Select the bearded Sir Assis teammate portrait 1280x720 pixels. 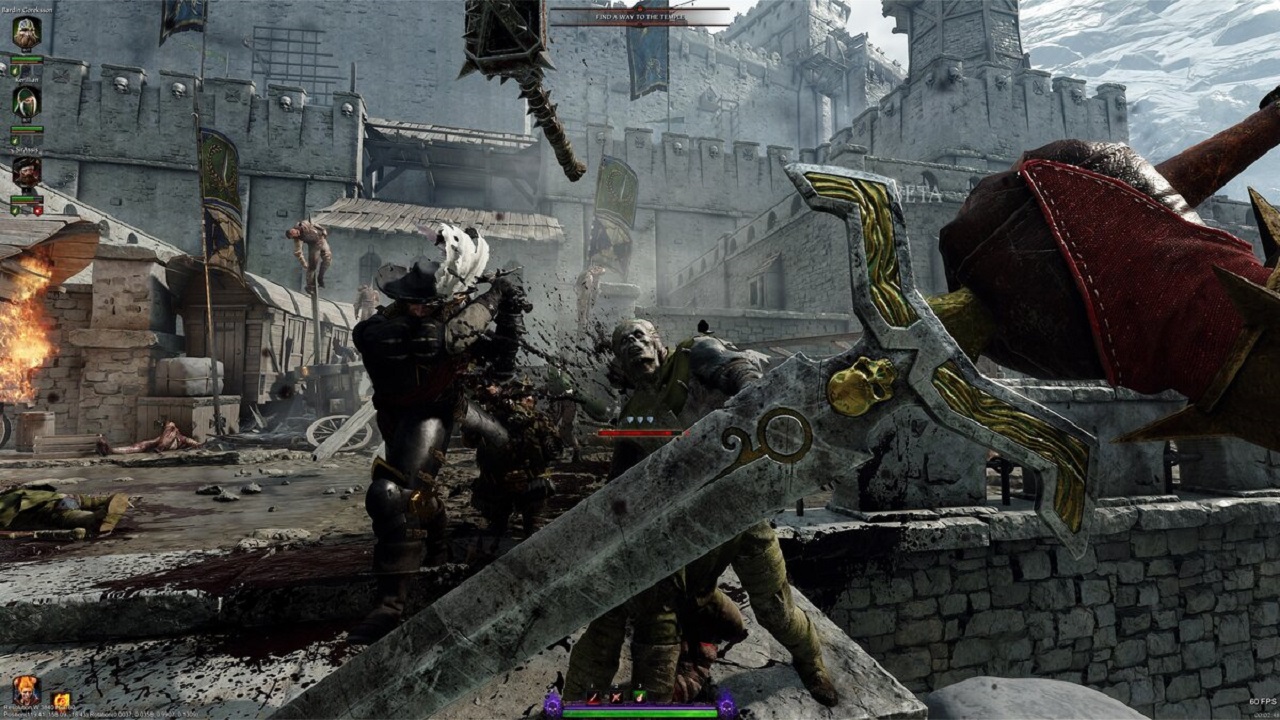click(x=27, y=171)
